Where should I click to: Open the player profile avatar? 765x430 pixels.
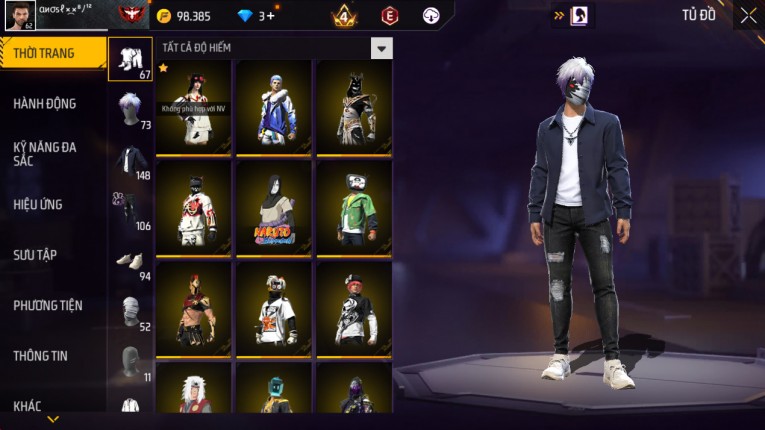click(x=20, y=17)
